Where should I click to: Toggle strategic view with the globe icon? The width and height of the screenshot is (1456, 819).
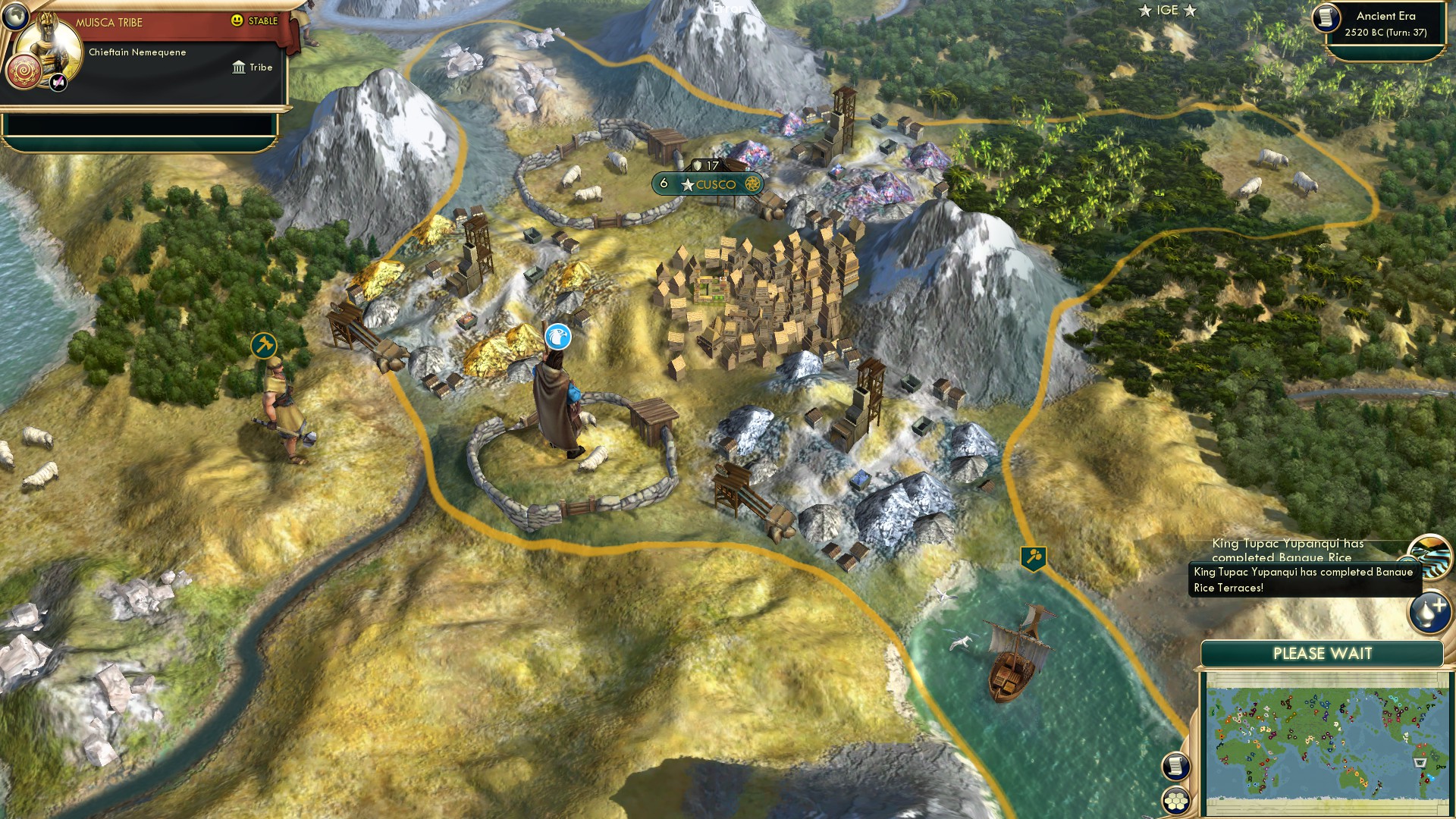pos(15,16)
